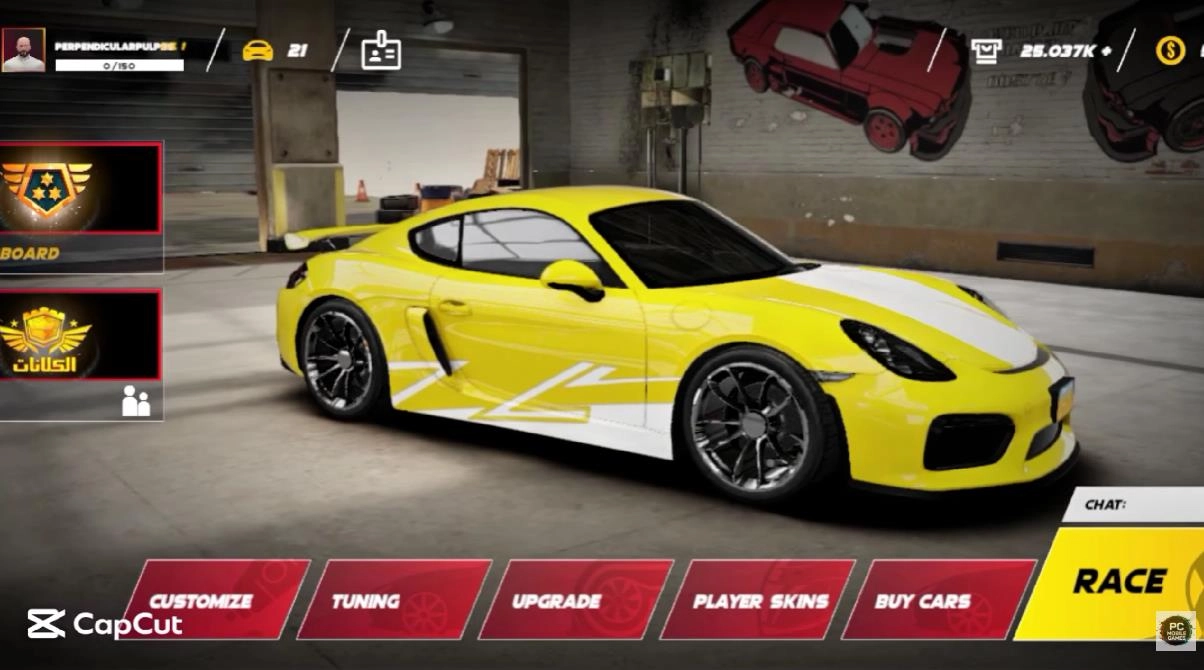This screenshot has width=1204, height=670.
Task: Open the ID card icon
Action: (381, 50)
